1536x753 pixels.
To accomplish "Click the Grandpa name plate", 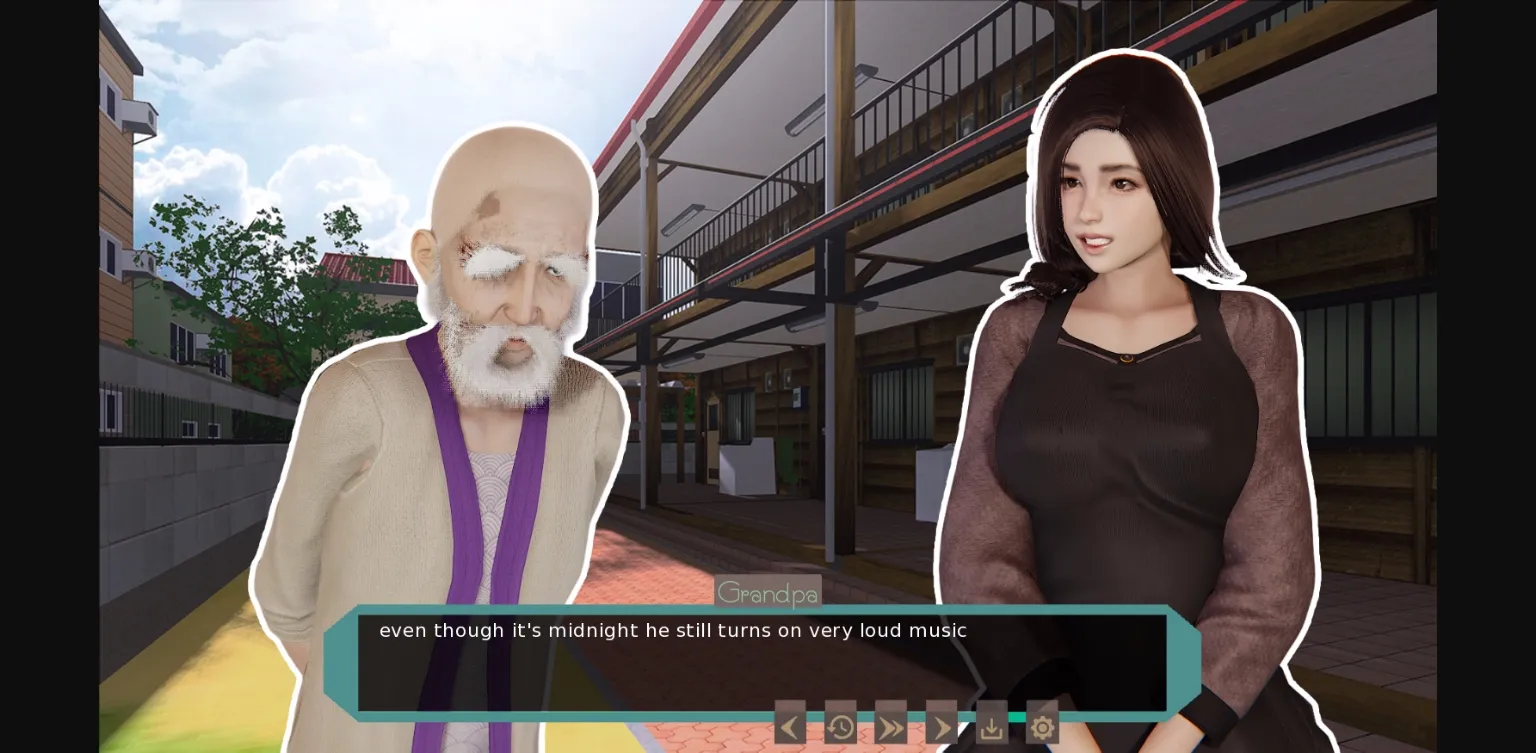I will (x=768, y=592).
